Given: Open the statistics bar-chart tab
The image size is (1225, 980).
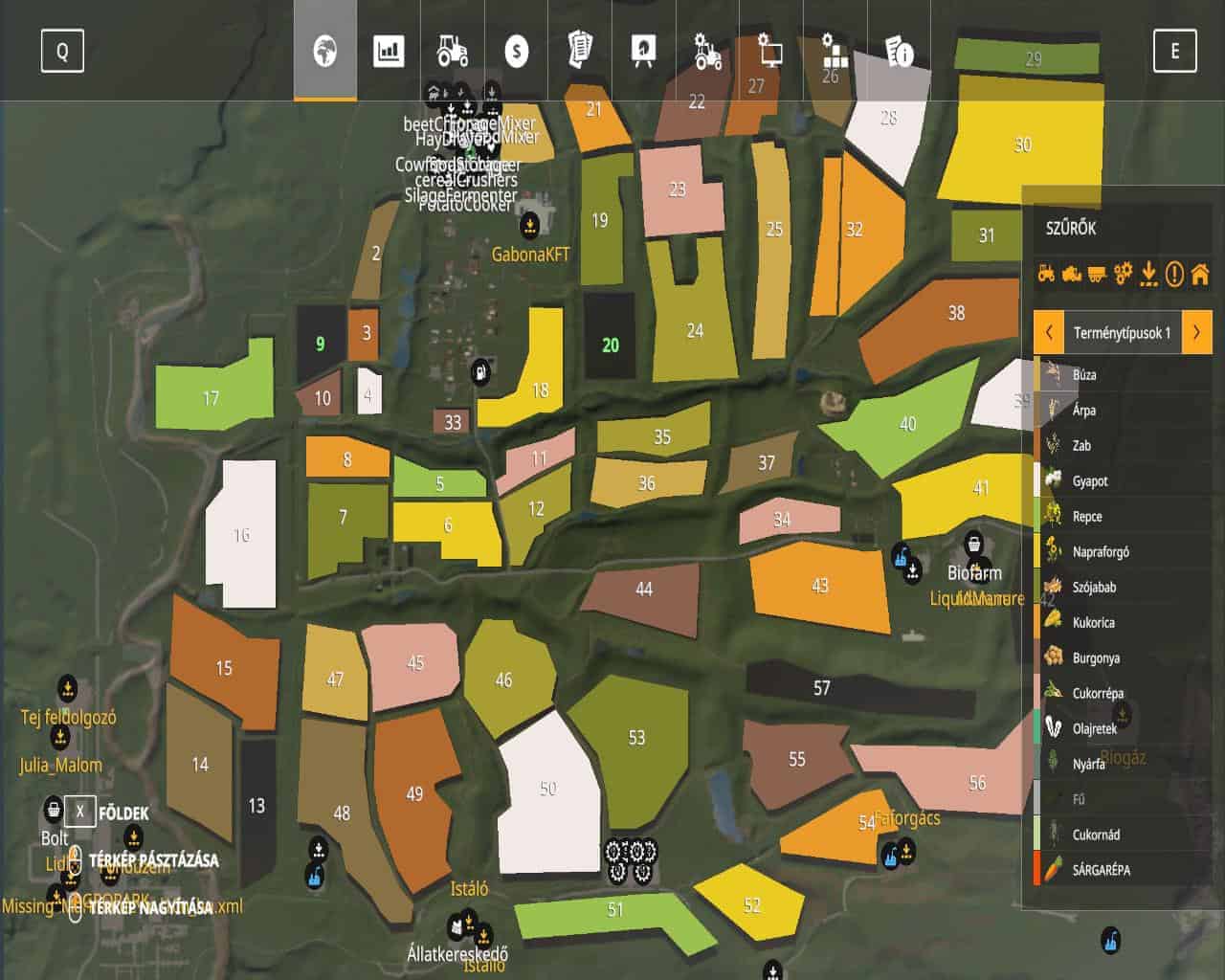Looking at the screenshot, I should point(389,51).
